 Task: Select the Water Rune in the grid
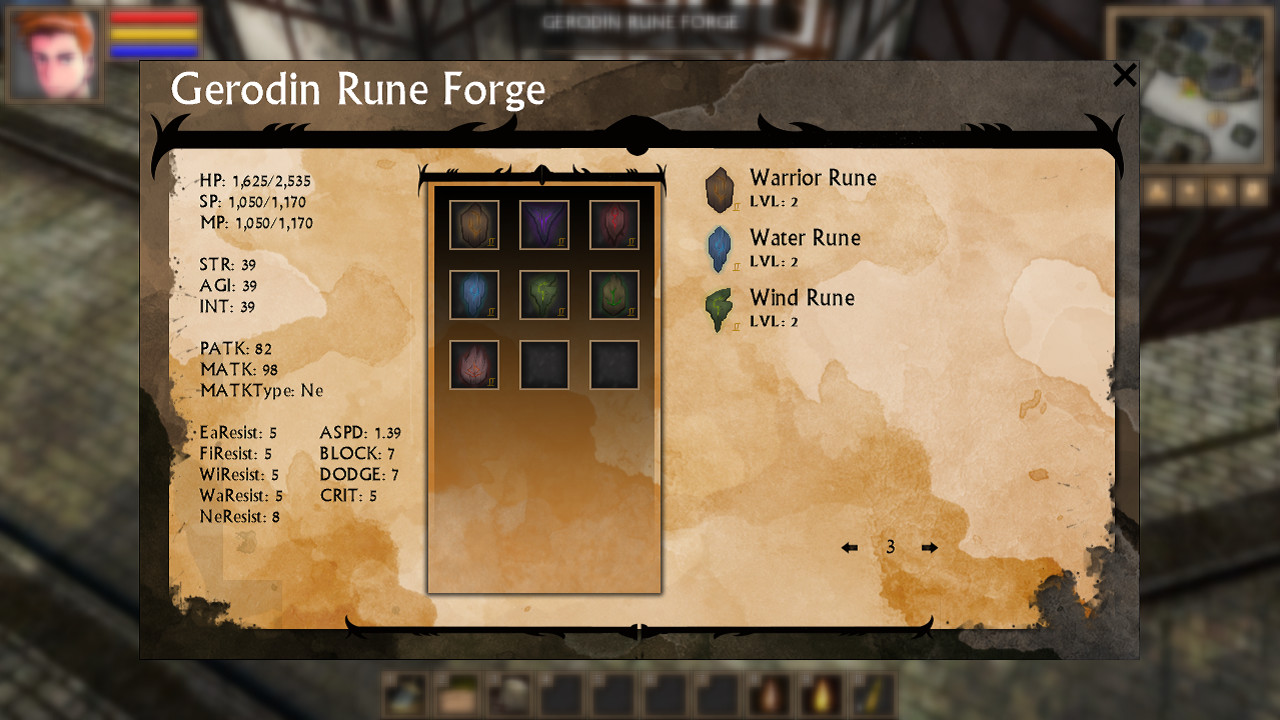click(474, 295)
